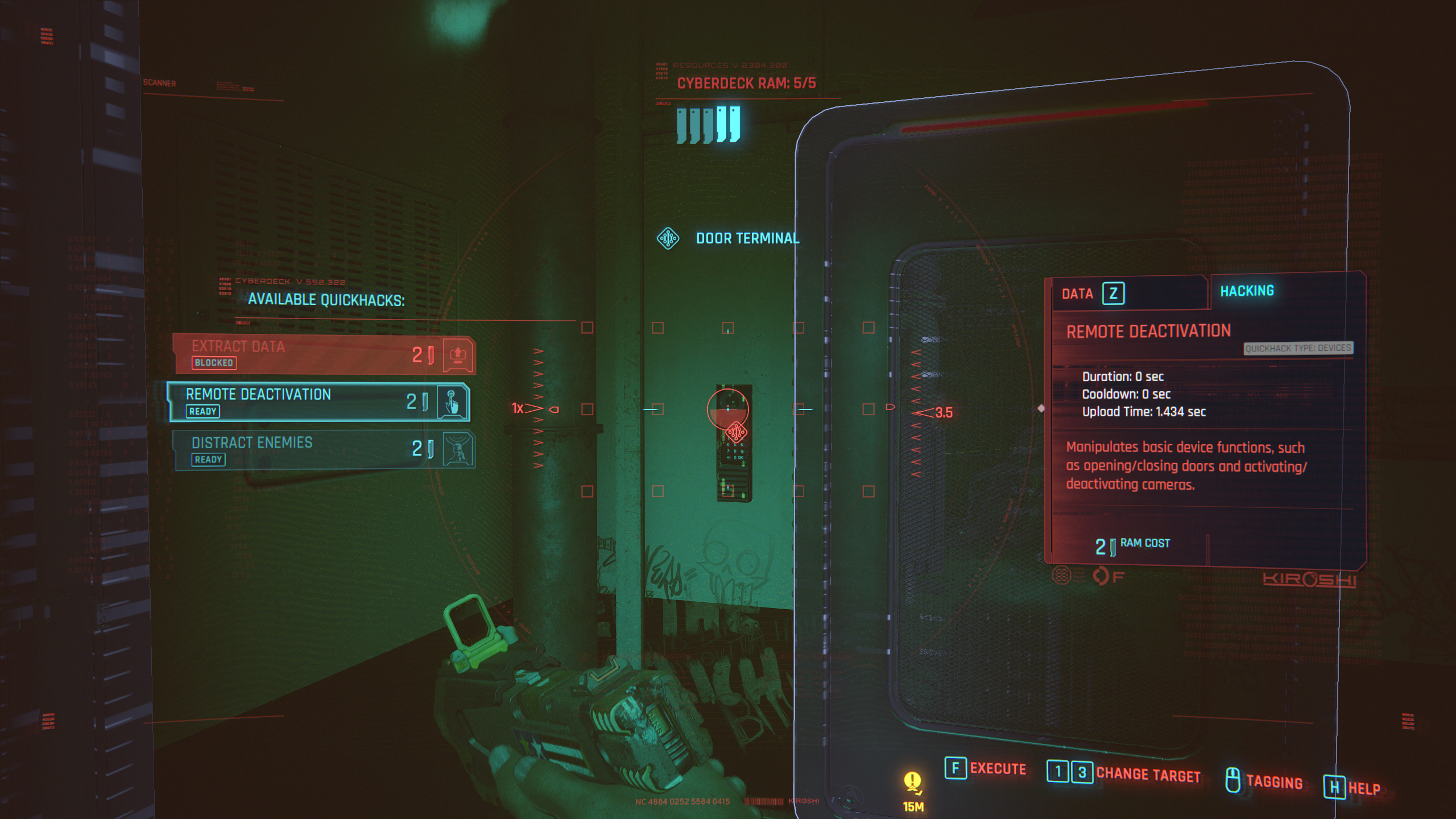Click the yellow quest objective marker
The width and height of the screenshot is (1456, 819).
(x=912, y=784)
